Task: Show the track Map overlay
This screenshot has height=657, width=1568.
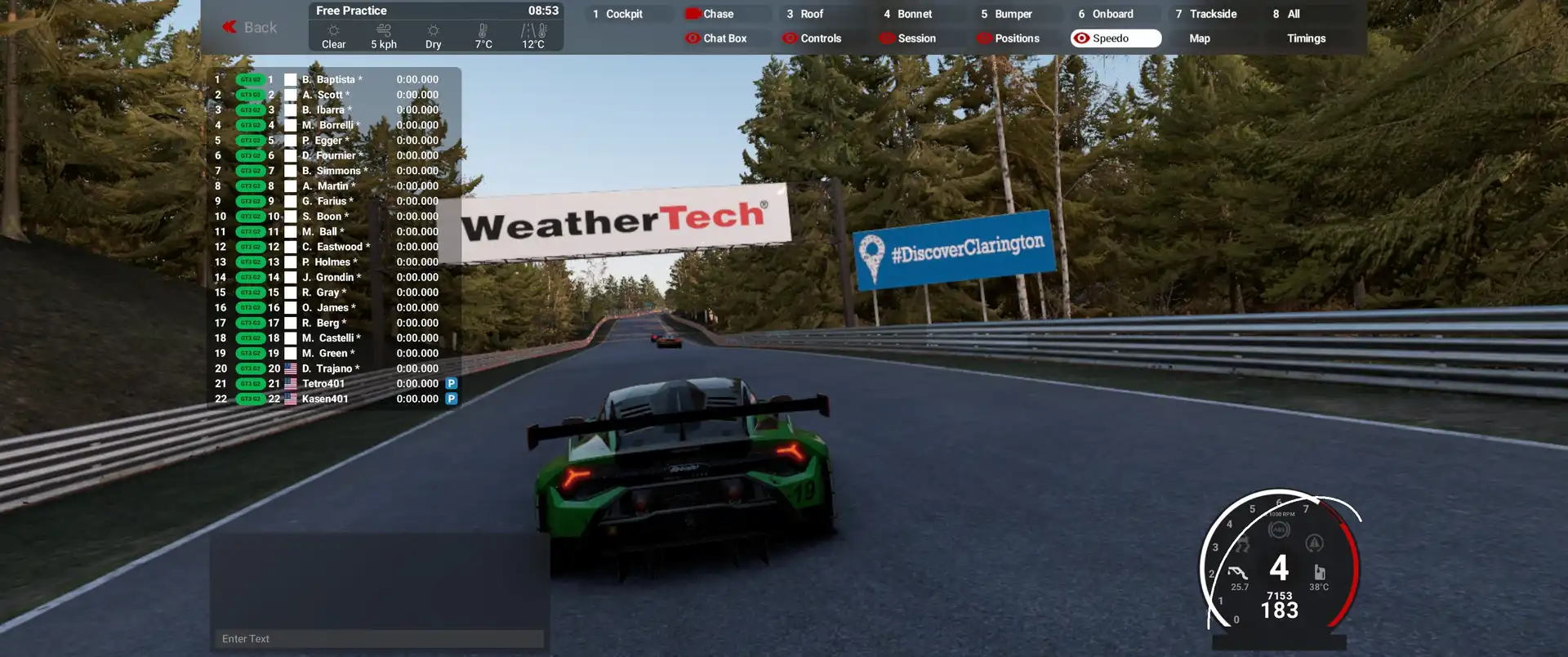Action: (x=1199, y=38)
